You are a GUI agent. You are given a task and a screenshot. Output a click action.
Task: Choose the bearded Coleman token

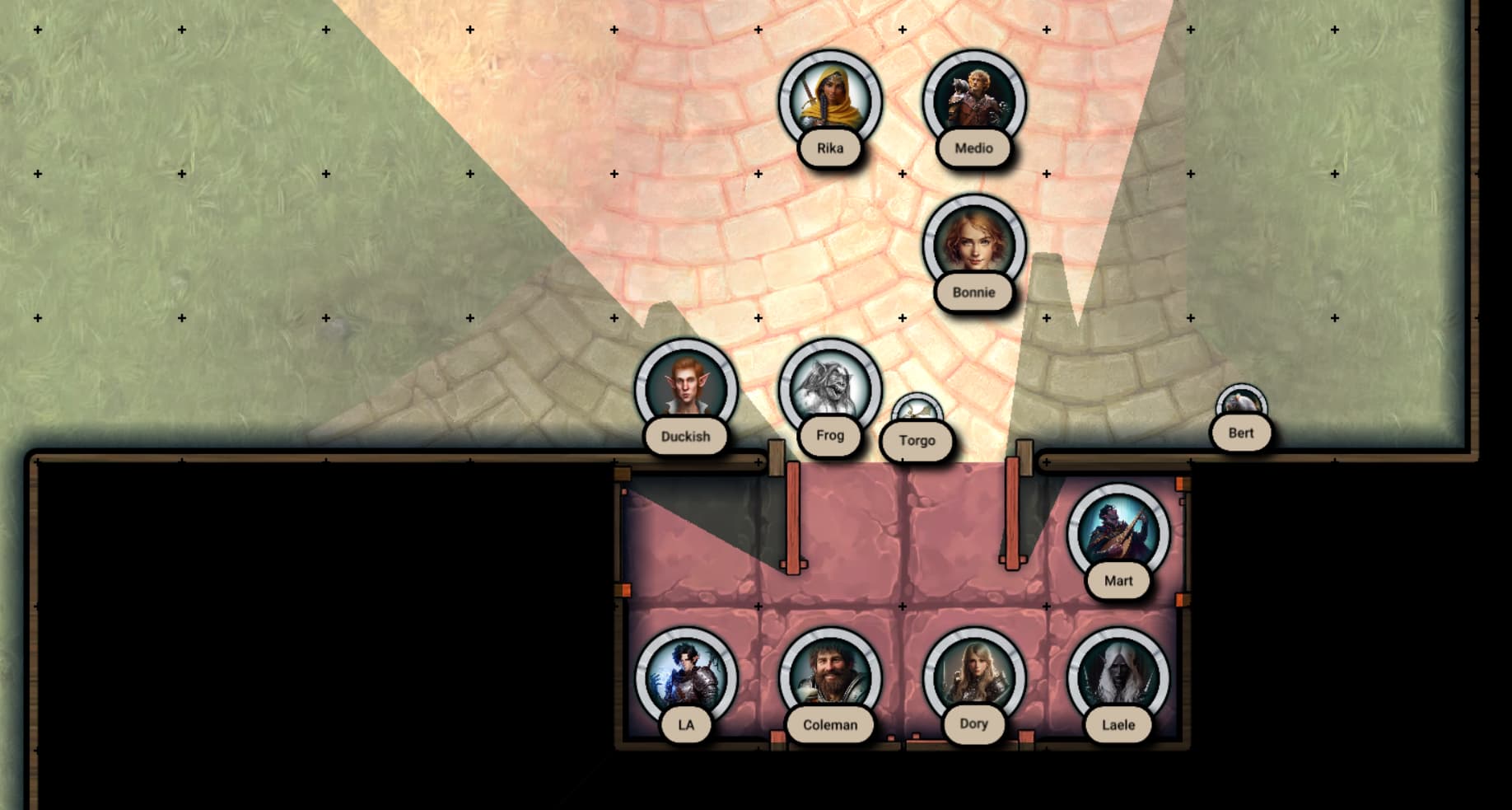point(830,677)
